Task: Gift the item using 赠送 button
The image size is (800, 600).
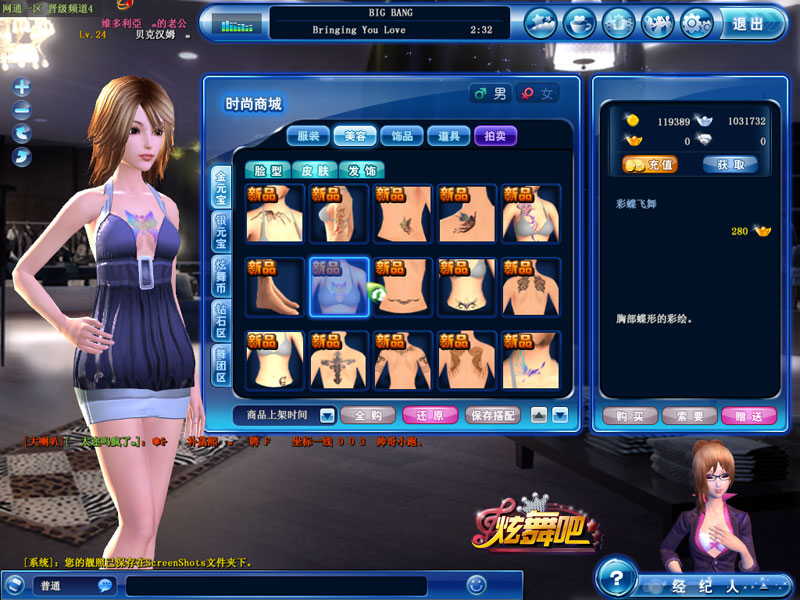Action: click(748, 416)
